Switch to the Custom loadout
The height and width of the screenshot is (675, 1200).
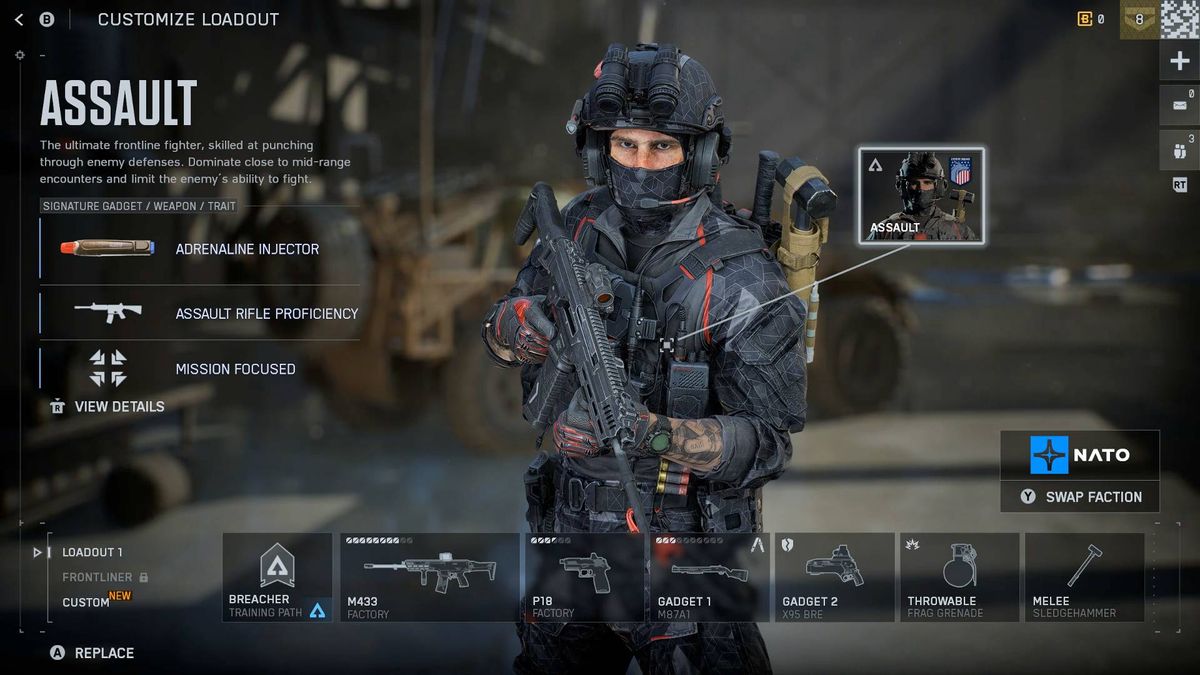click(x=87, y=602)
